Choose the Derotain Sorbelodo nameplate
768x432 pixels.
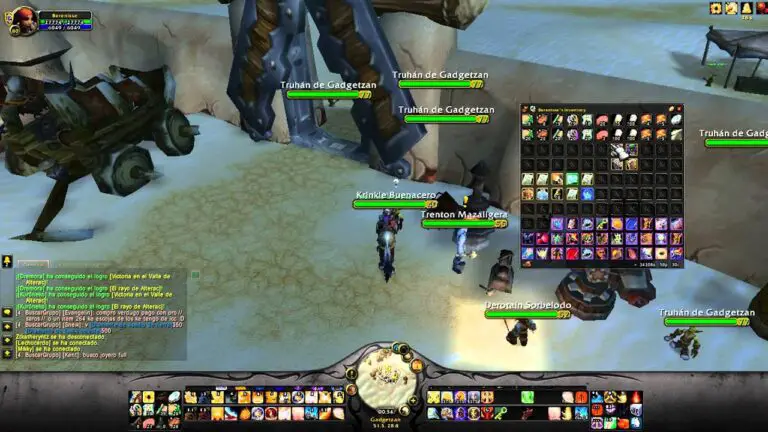coord(528,304)
